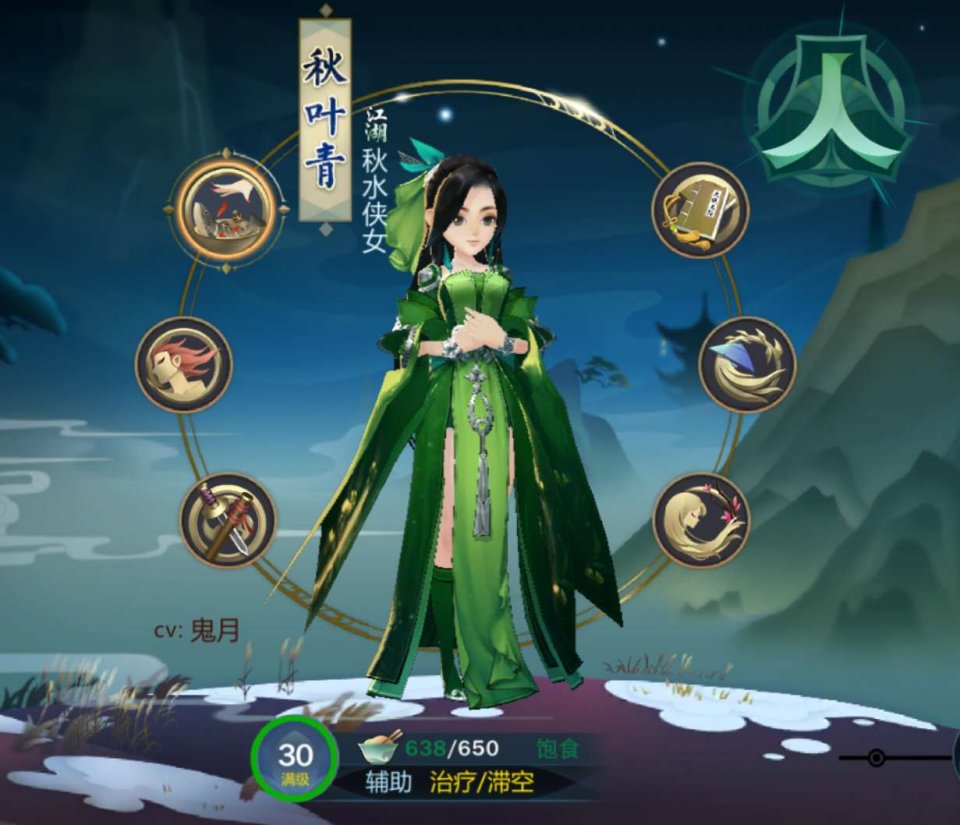Select the 秋叶青 name banner
960x825 pixels.
(x=325, y=120)
